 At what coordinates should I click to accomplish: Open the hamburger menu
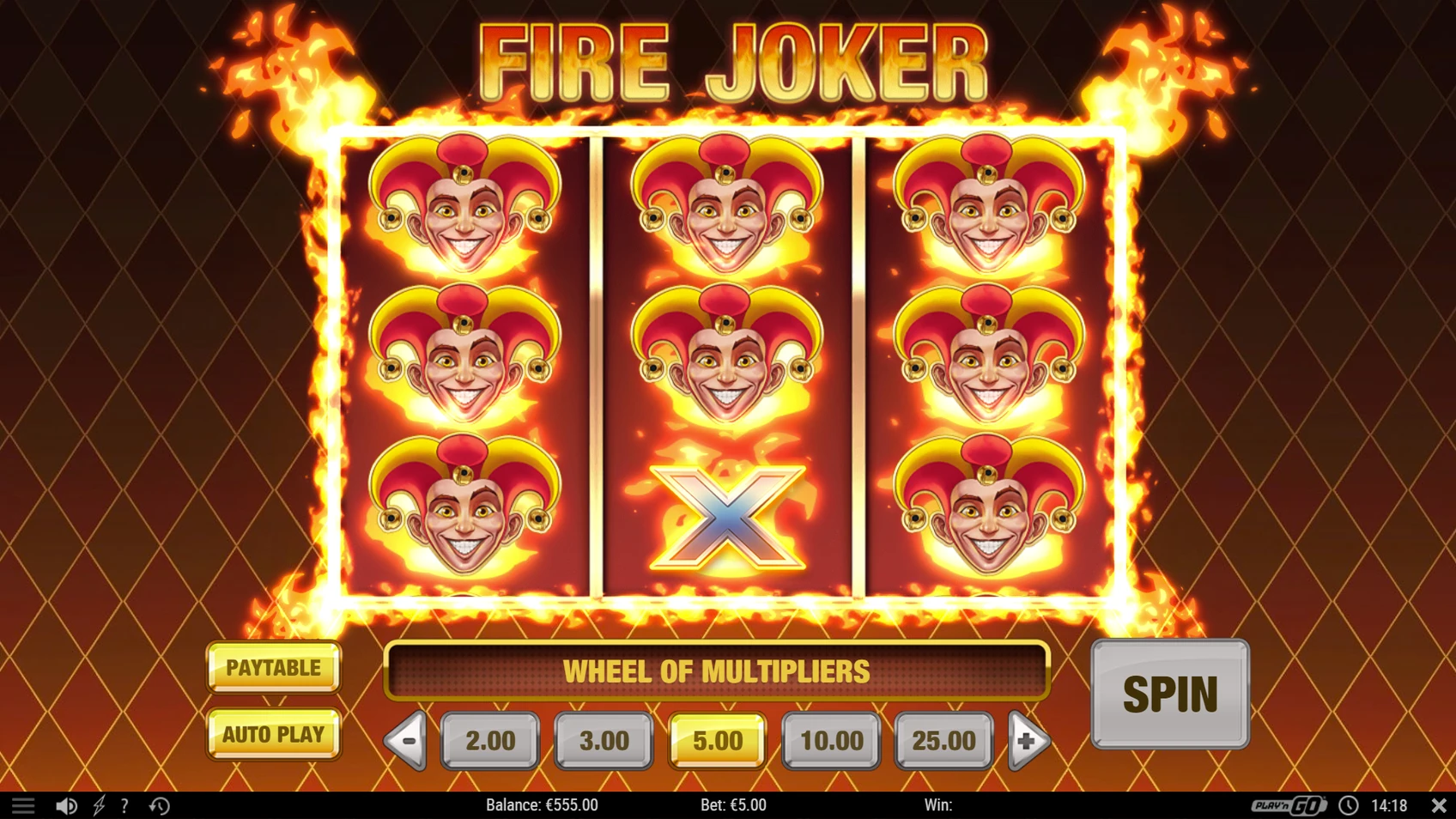(x=23, y=805)
